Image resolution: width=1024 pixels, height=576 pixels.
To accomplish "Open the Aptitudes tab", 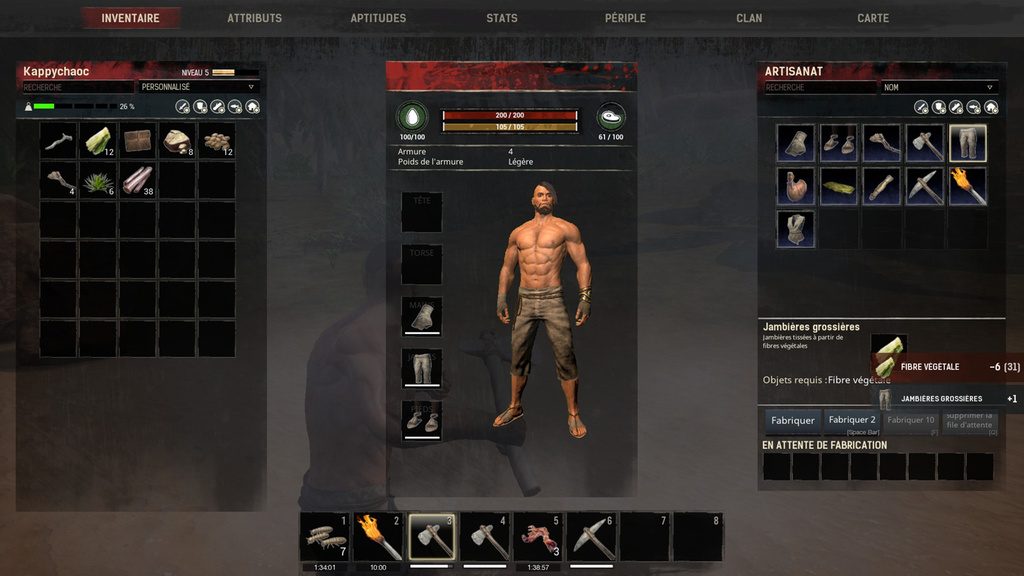I will tap(378, 18).
